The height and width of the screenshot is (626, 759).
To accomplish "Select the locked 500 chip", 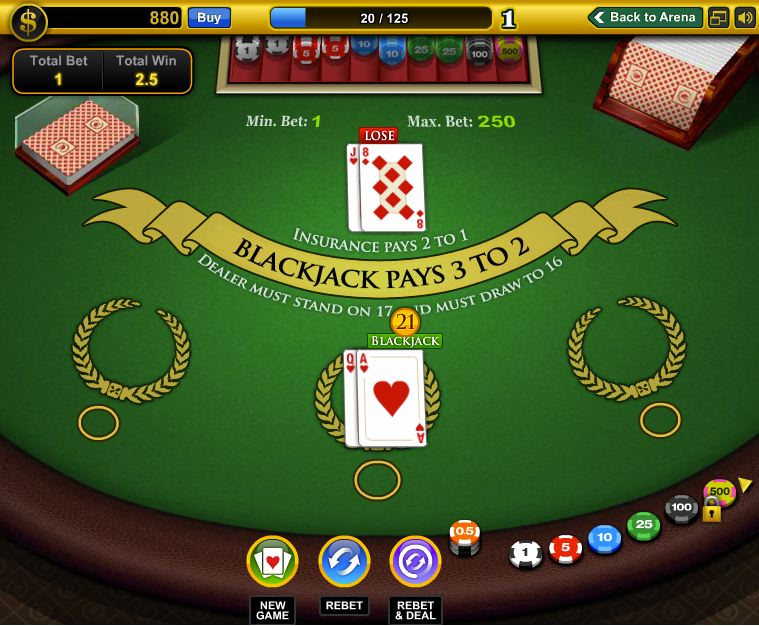I will coord(719,492).
